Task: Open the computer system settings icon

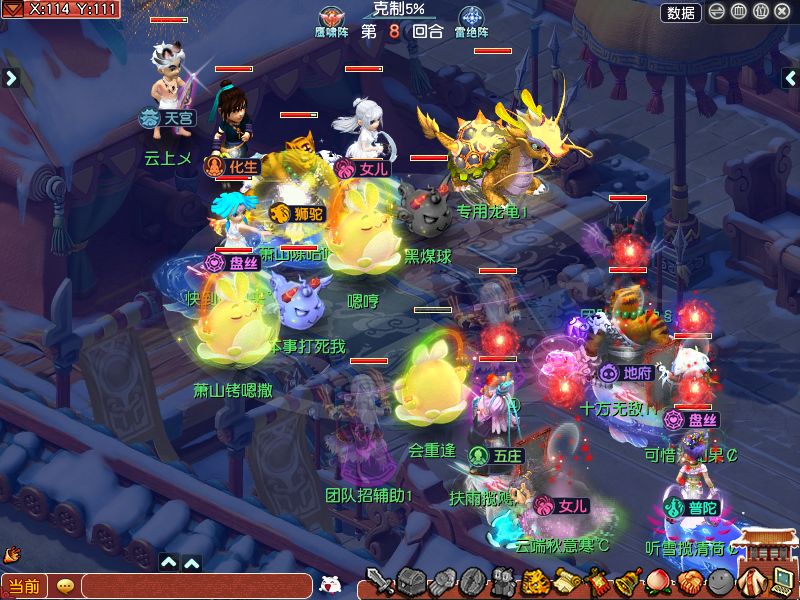Action: [x=783, y=581]
